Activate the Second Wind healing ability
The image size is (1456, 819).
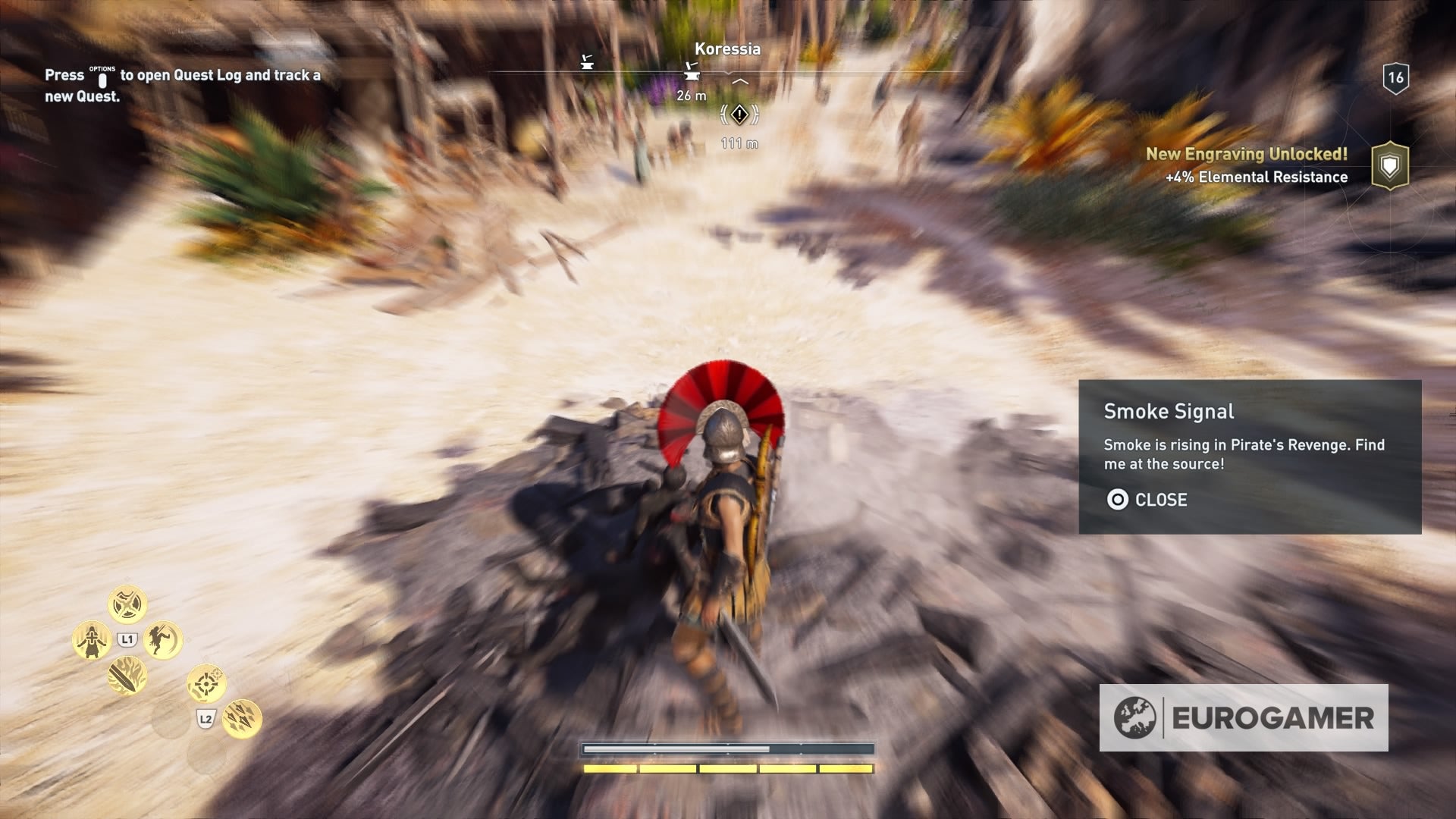(93, 641)
